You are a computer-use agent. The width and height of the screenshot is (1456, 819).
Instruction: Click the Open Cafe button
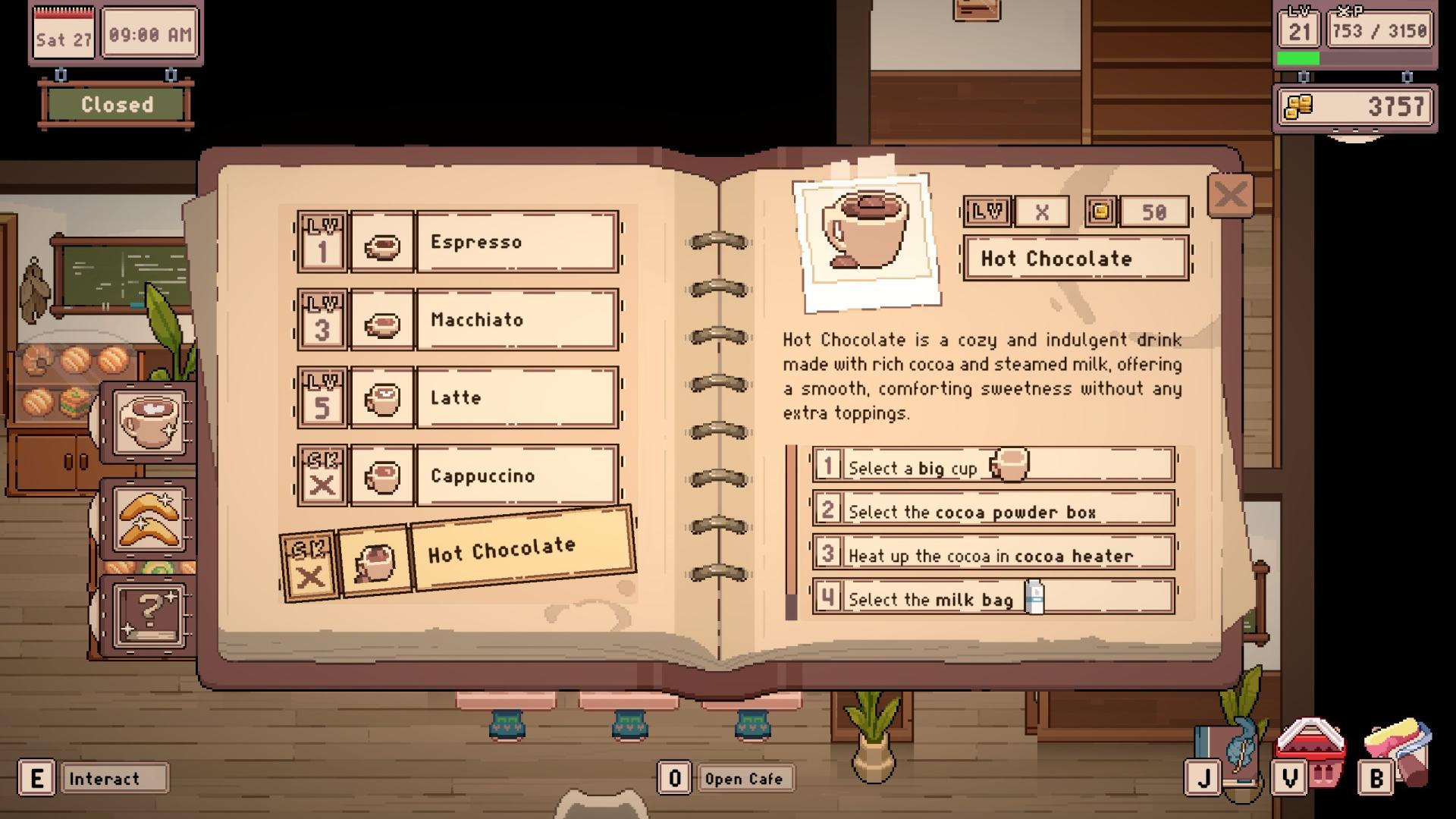743,779
